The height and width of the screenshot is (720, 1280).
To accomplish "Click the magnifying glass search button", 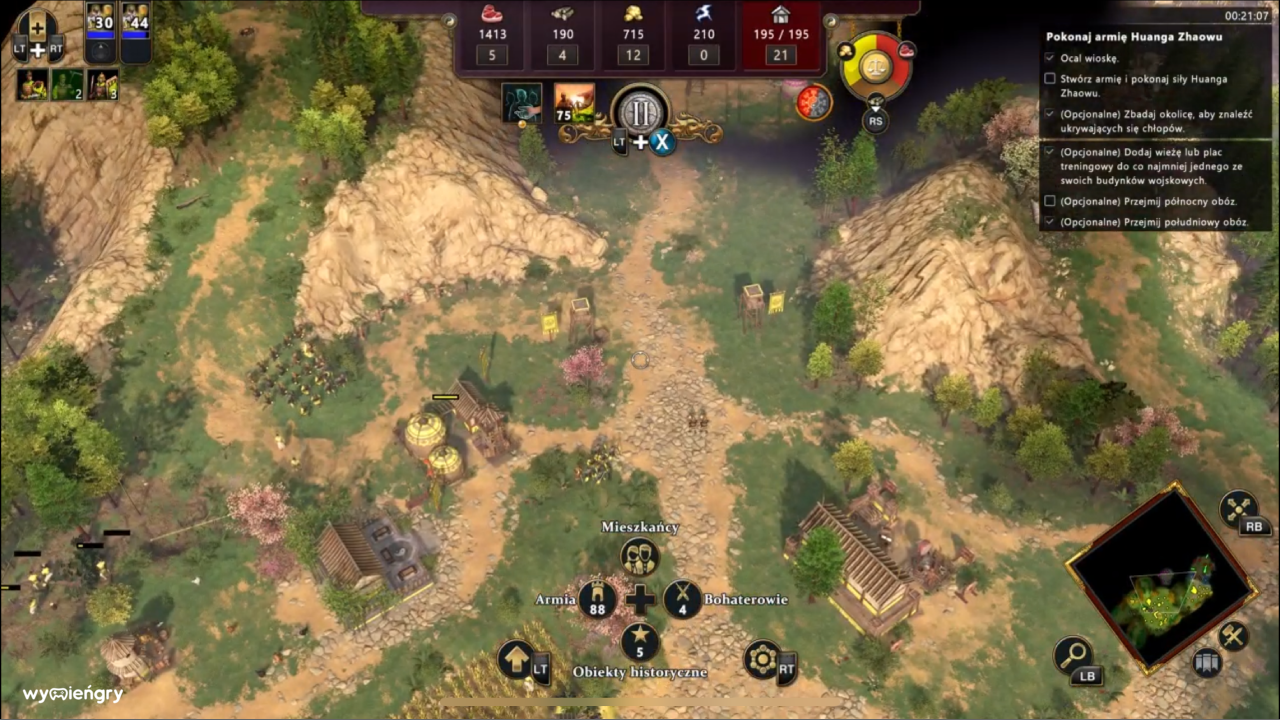I will pos(1074,655).
